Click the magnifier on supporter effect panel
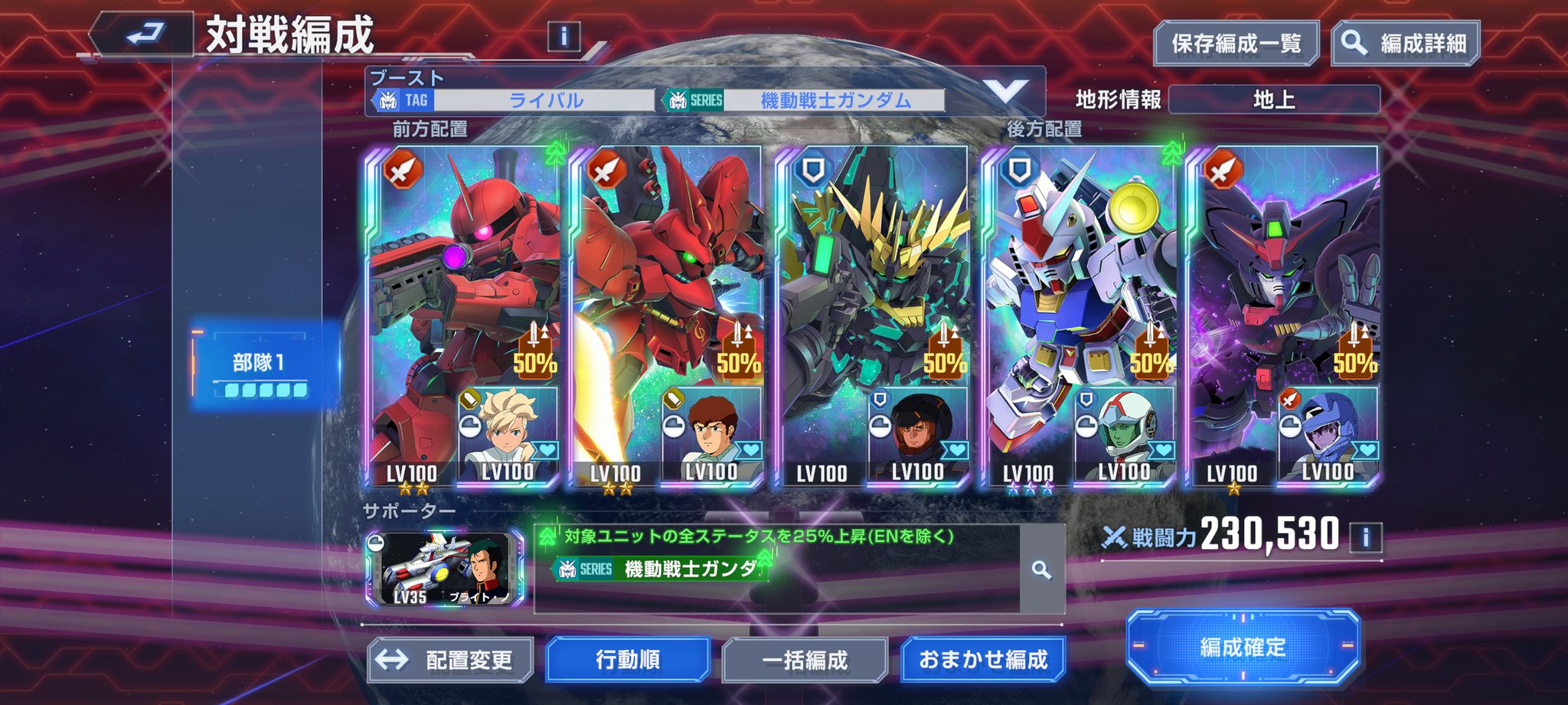Screen dimensions: 1568x705 (x=1041, y=570)
